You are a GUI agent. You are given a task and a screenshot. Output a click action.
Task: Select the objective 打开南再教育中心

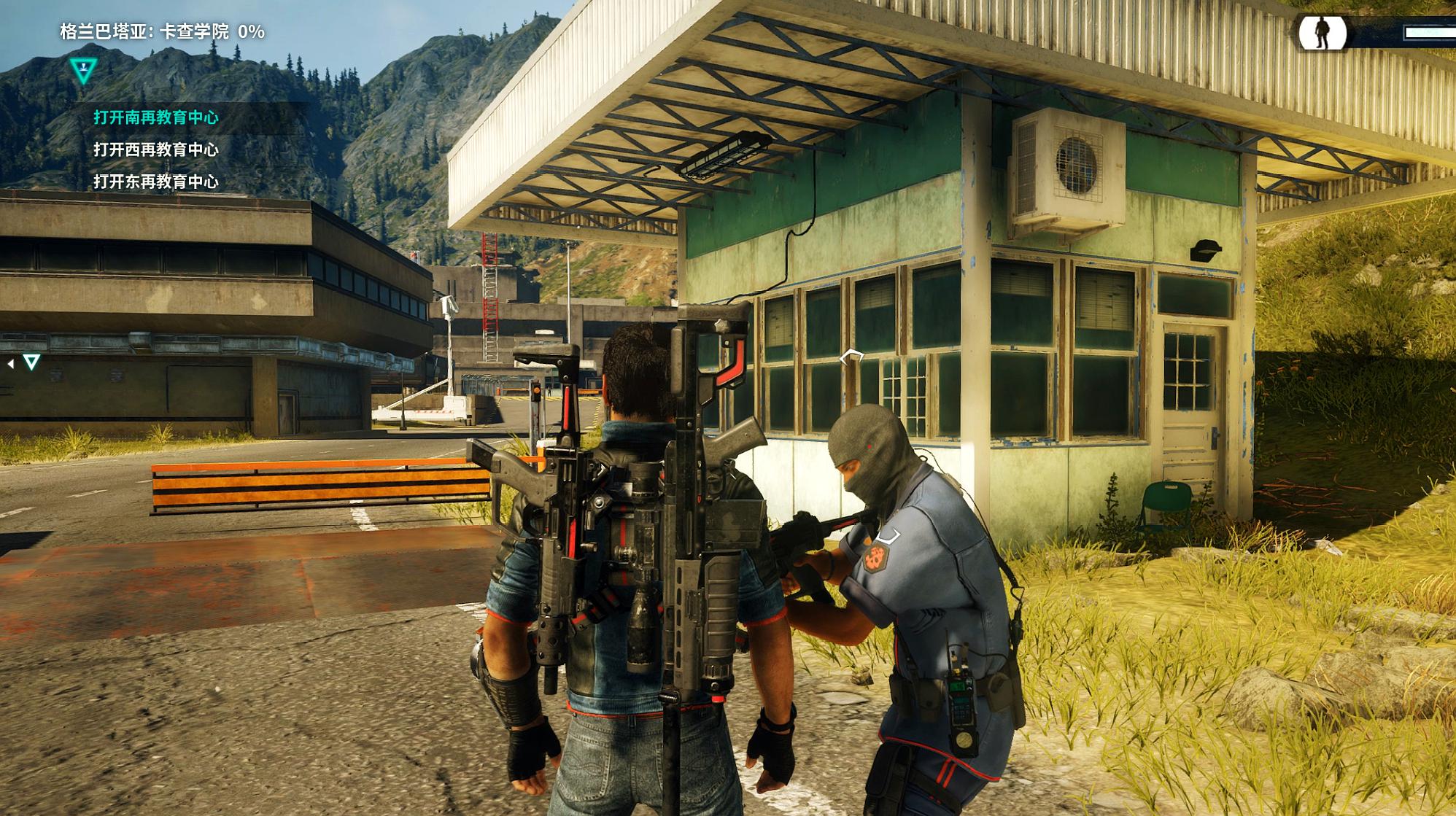156,117
